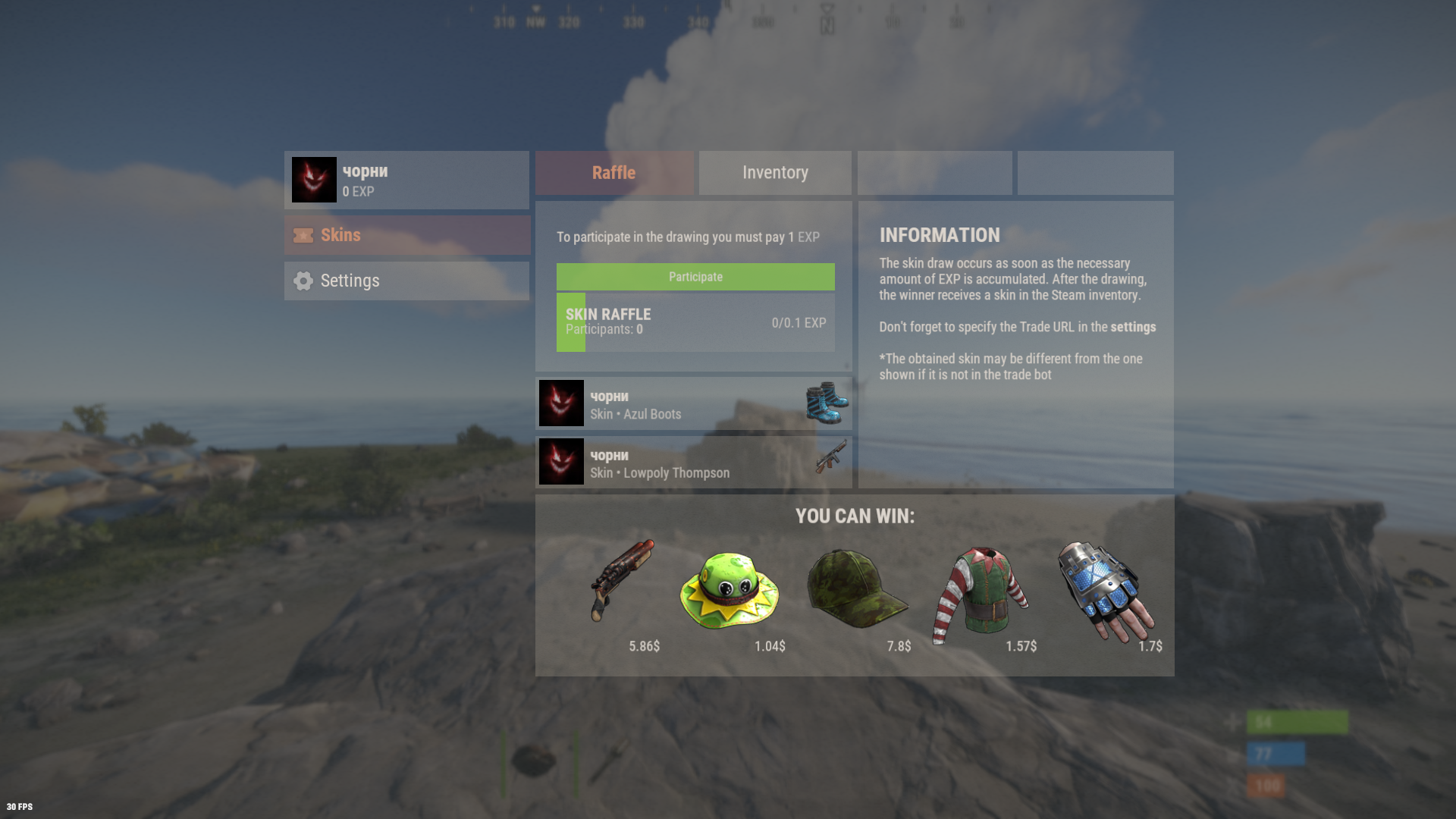1456x819 pixels.
Task: Open the Inventory tab
Action: pos(775,173)
